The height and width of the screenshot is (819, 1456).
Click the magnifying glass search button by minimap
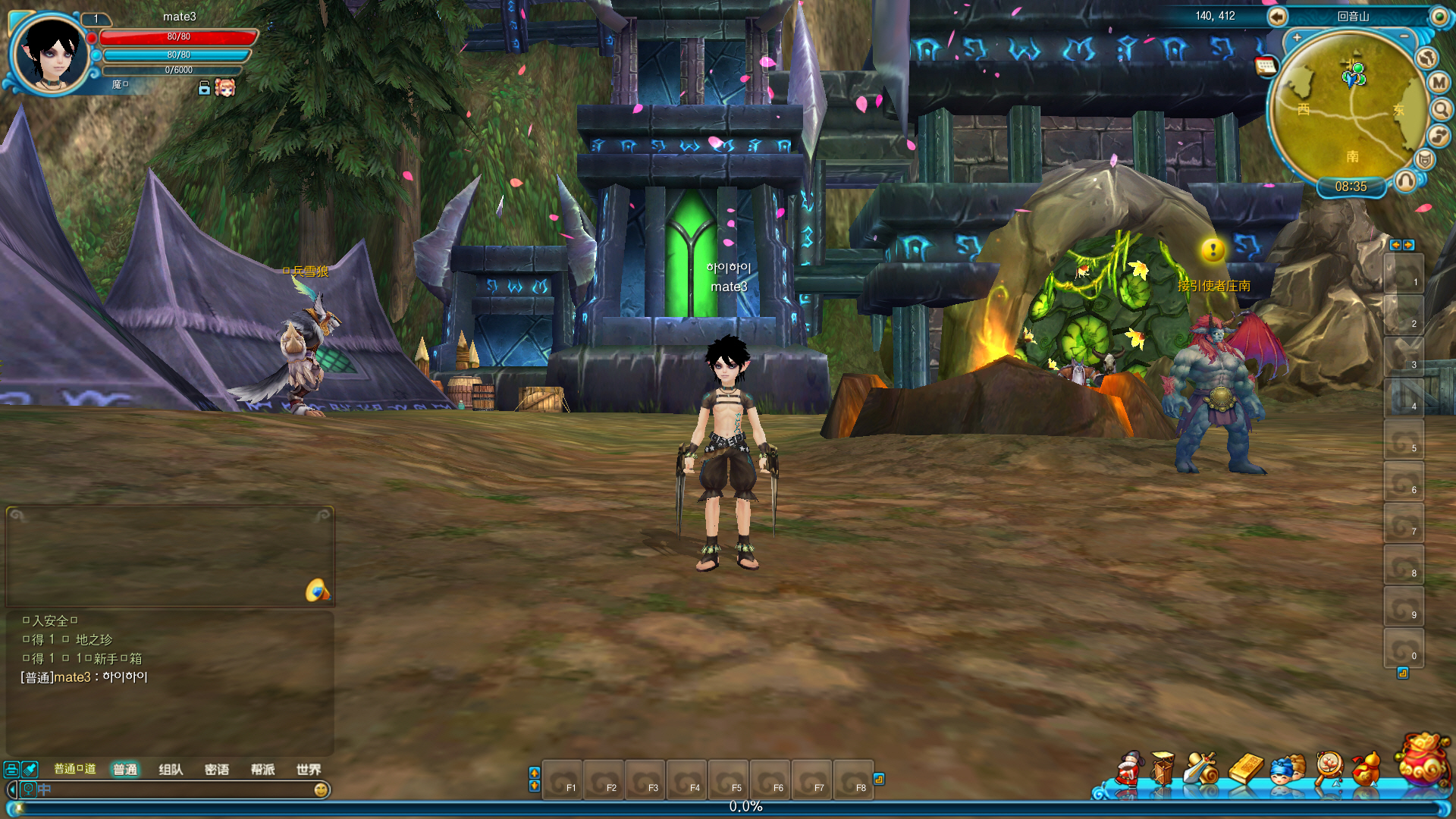pos(1441,110)
